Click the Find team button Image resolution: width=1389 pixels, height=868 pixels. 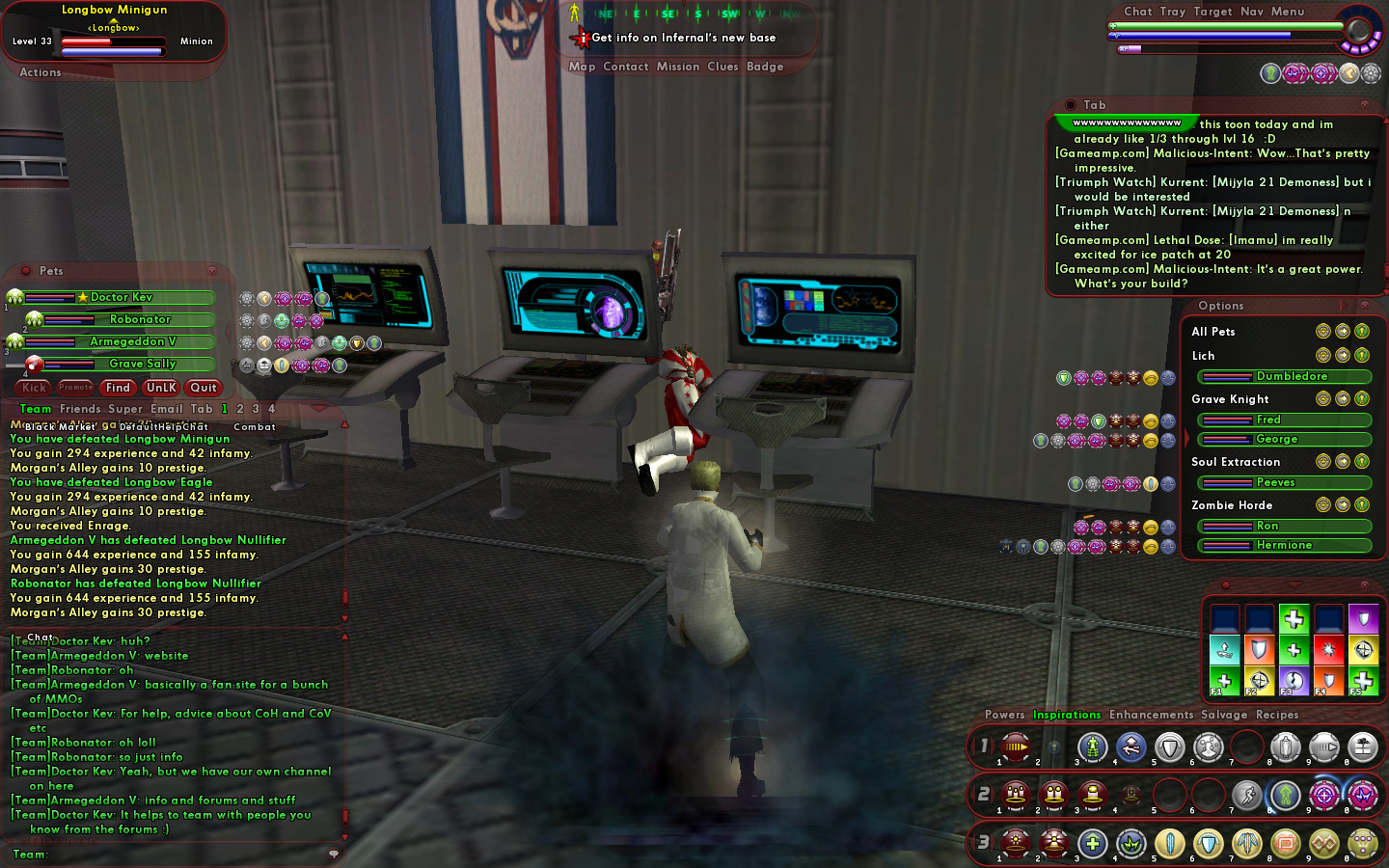coord(118,388)
